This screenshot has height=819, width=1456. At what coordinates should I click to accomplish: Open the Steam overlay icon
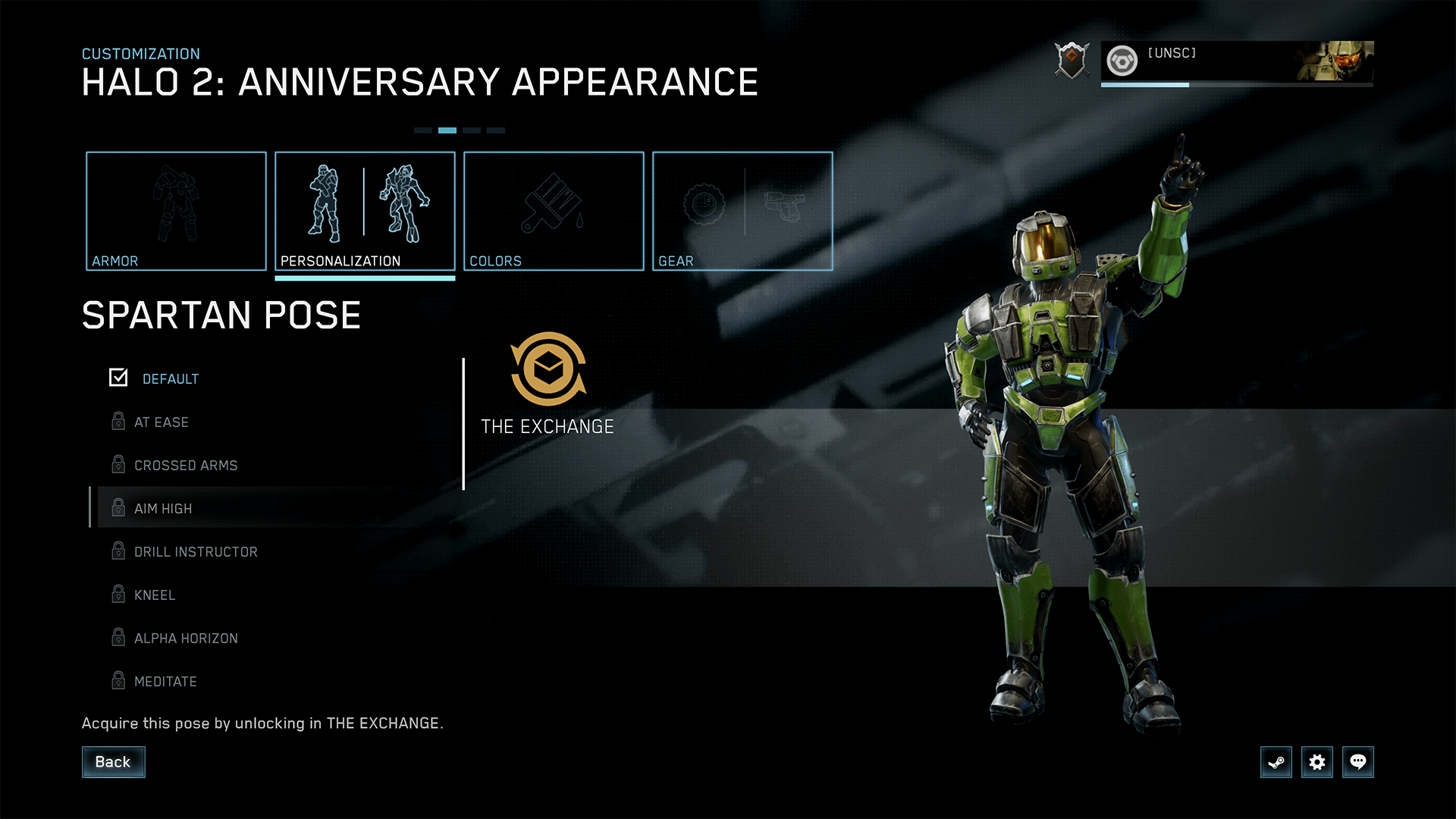(1276, 762)
